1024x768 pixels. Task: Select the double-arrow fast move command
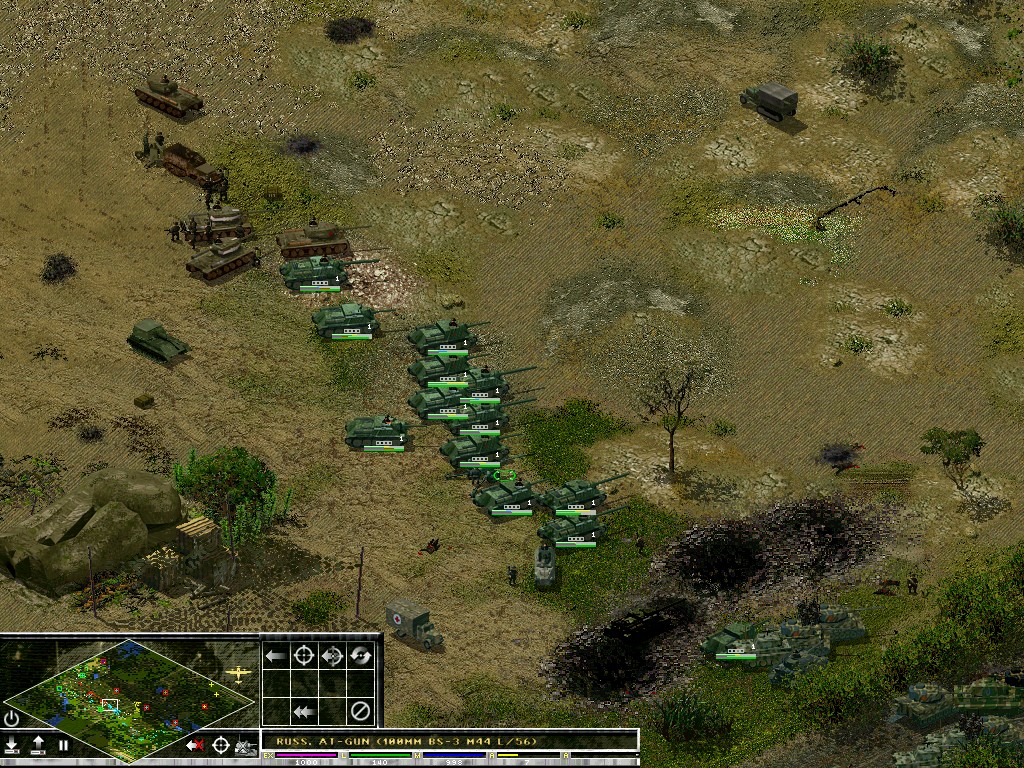pos(304,711)
